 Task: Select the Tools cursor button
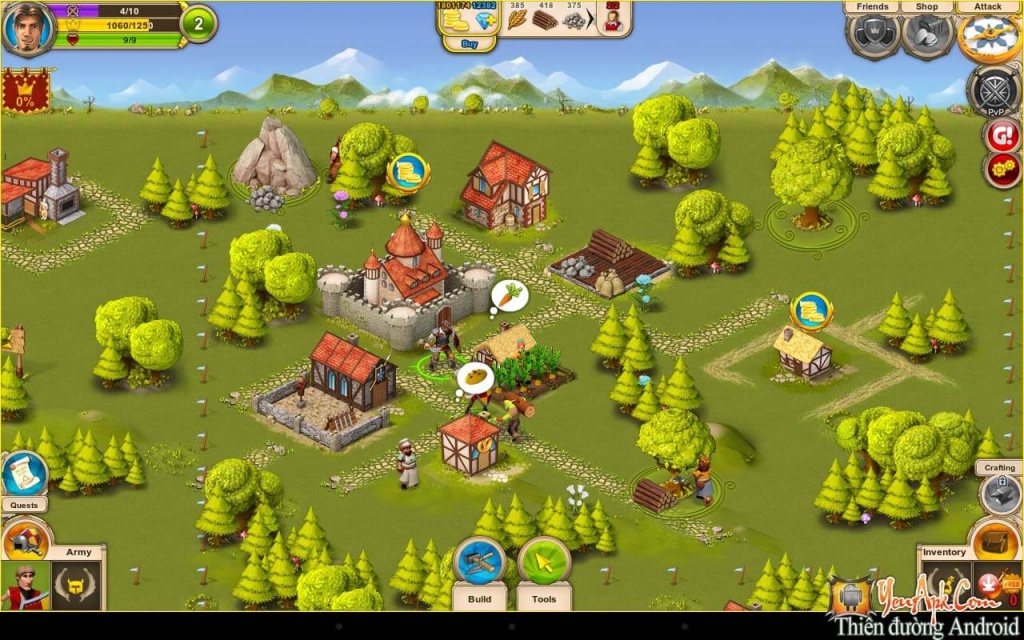[544, 564]
